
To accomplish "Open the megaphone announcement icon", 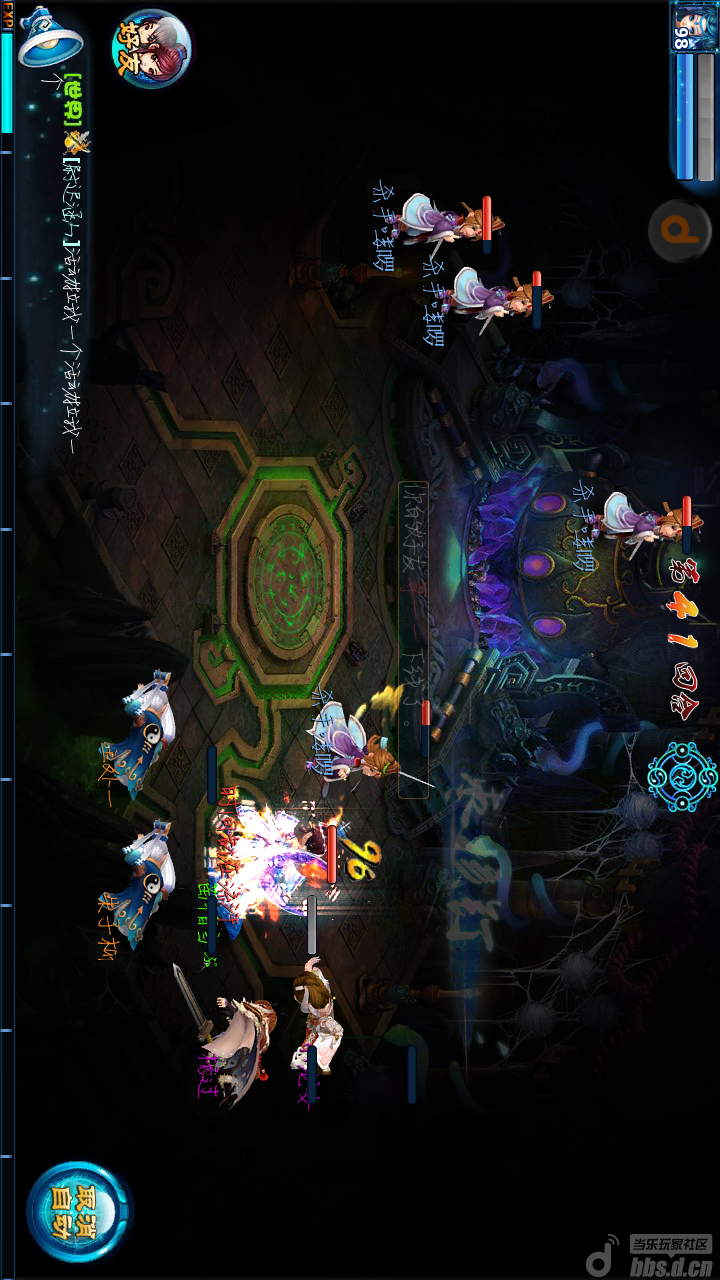I will pyautogui.click(x=49, y=38).
